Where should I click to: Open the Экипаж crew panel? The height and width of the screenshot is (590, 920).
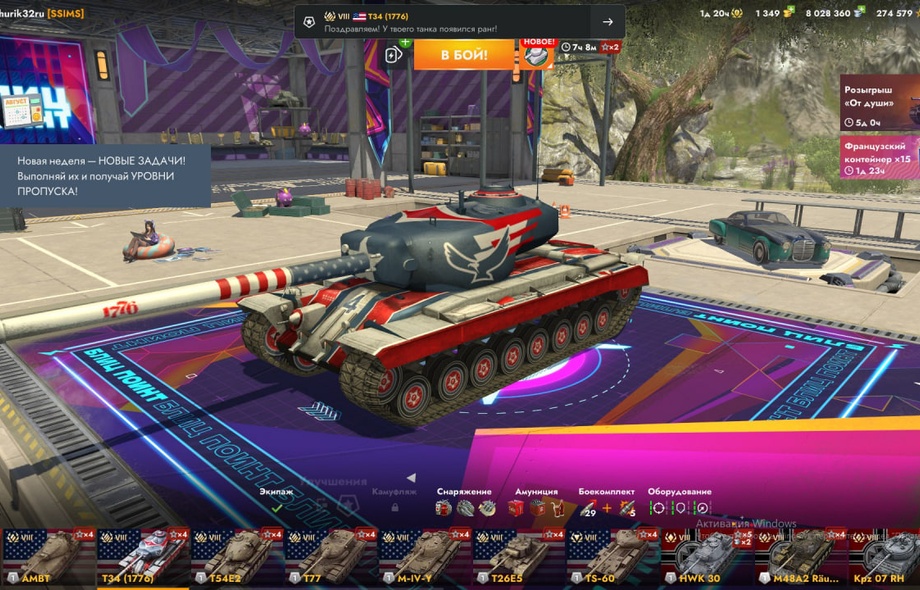click(x=277, y=501)
